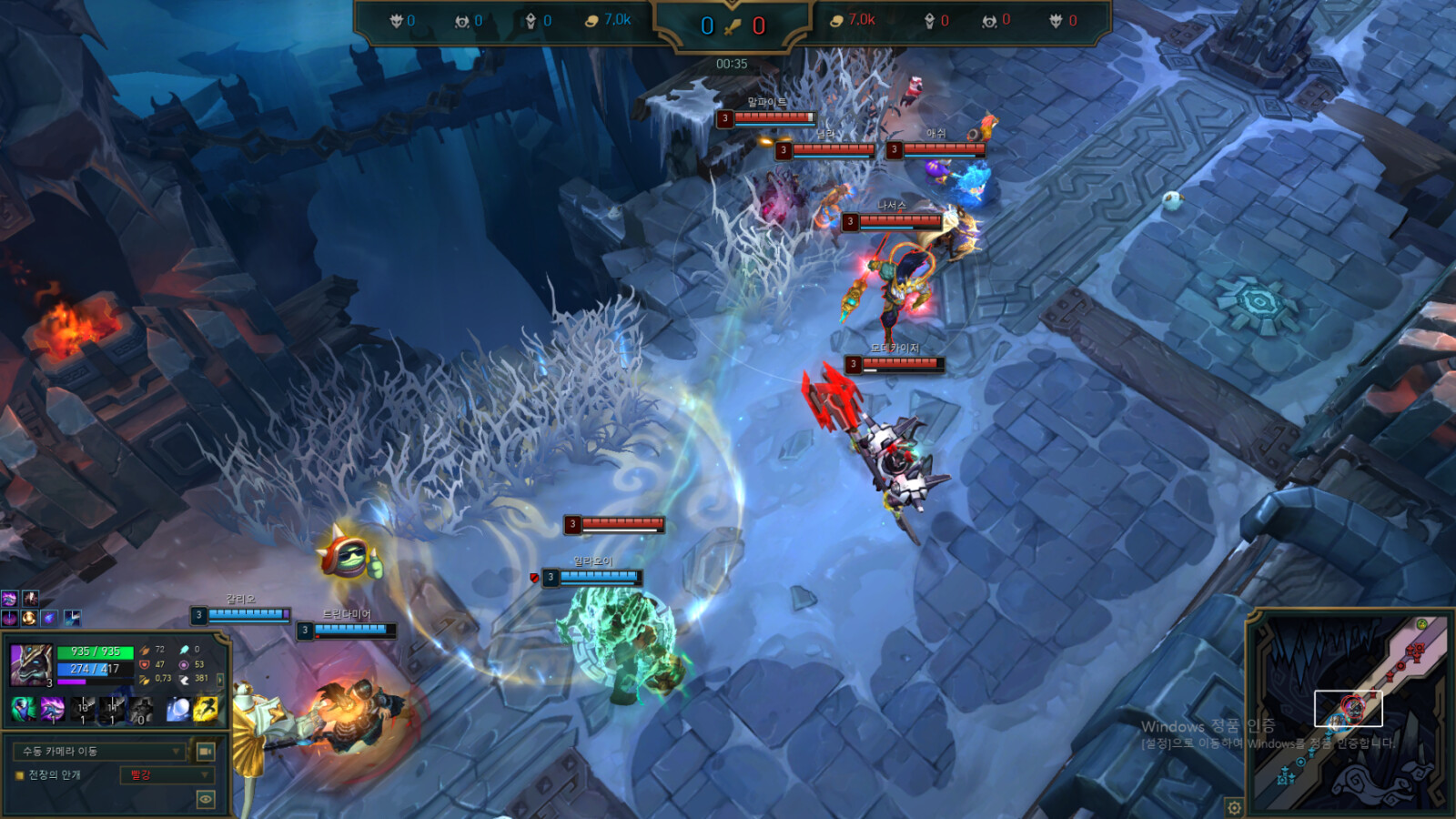Toggle the fog of war checkbox

point(19,775)
